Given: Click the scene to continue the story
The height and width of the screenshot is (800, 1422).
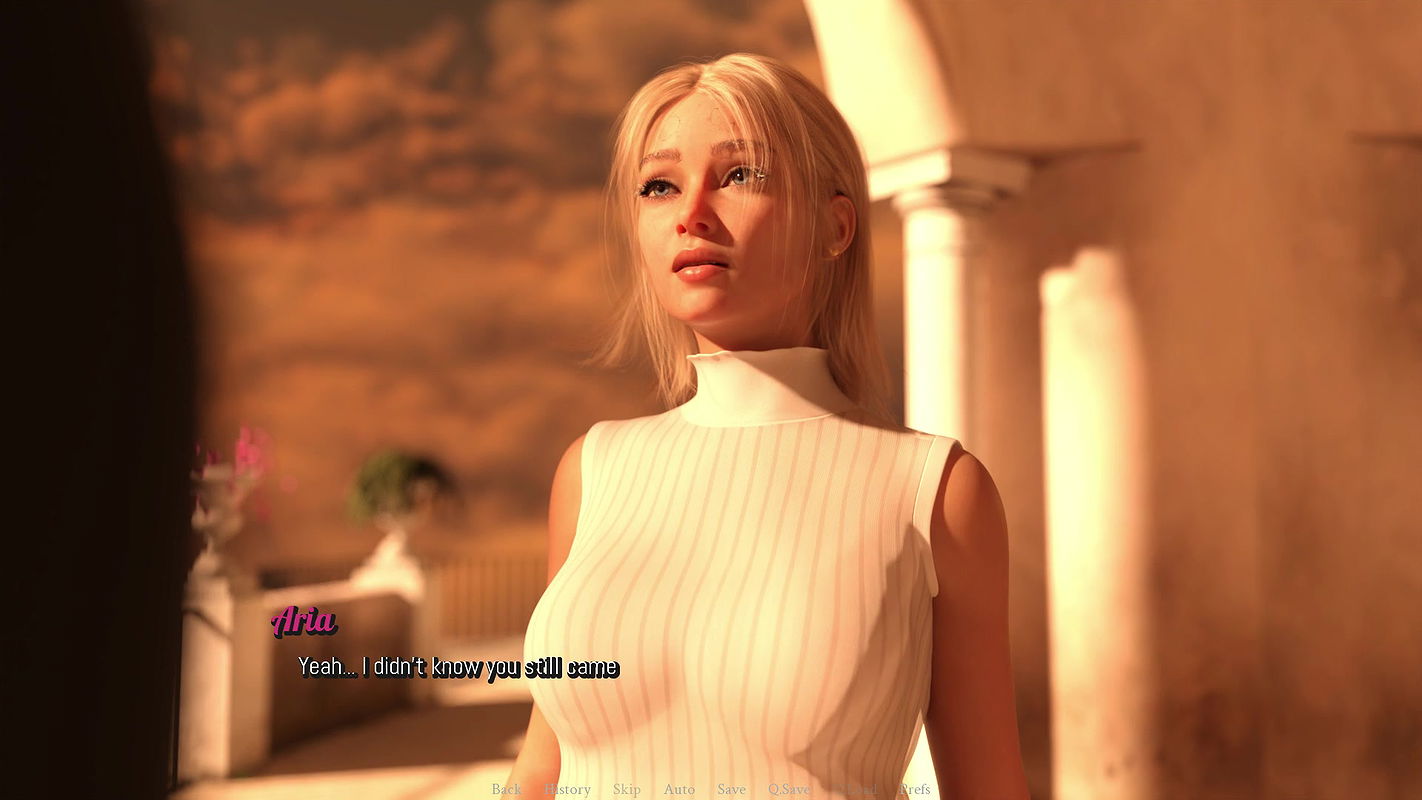Looking at the screenshot, I should pos(711,400).
